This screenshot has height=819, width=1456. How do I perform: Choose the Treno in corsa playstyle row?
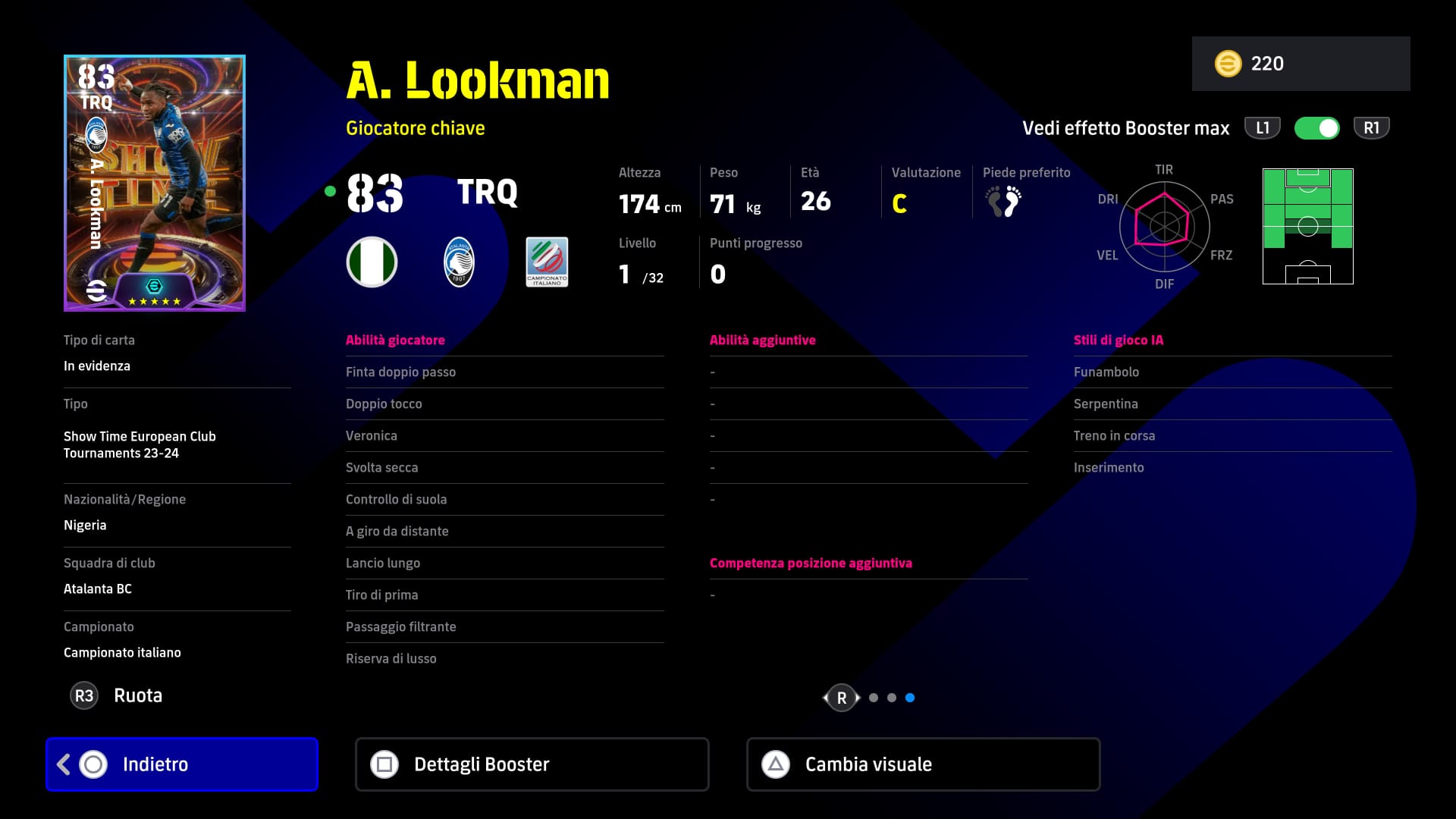(1232, 436)
